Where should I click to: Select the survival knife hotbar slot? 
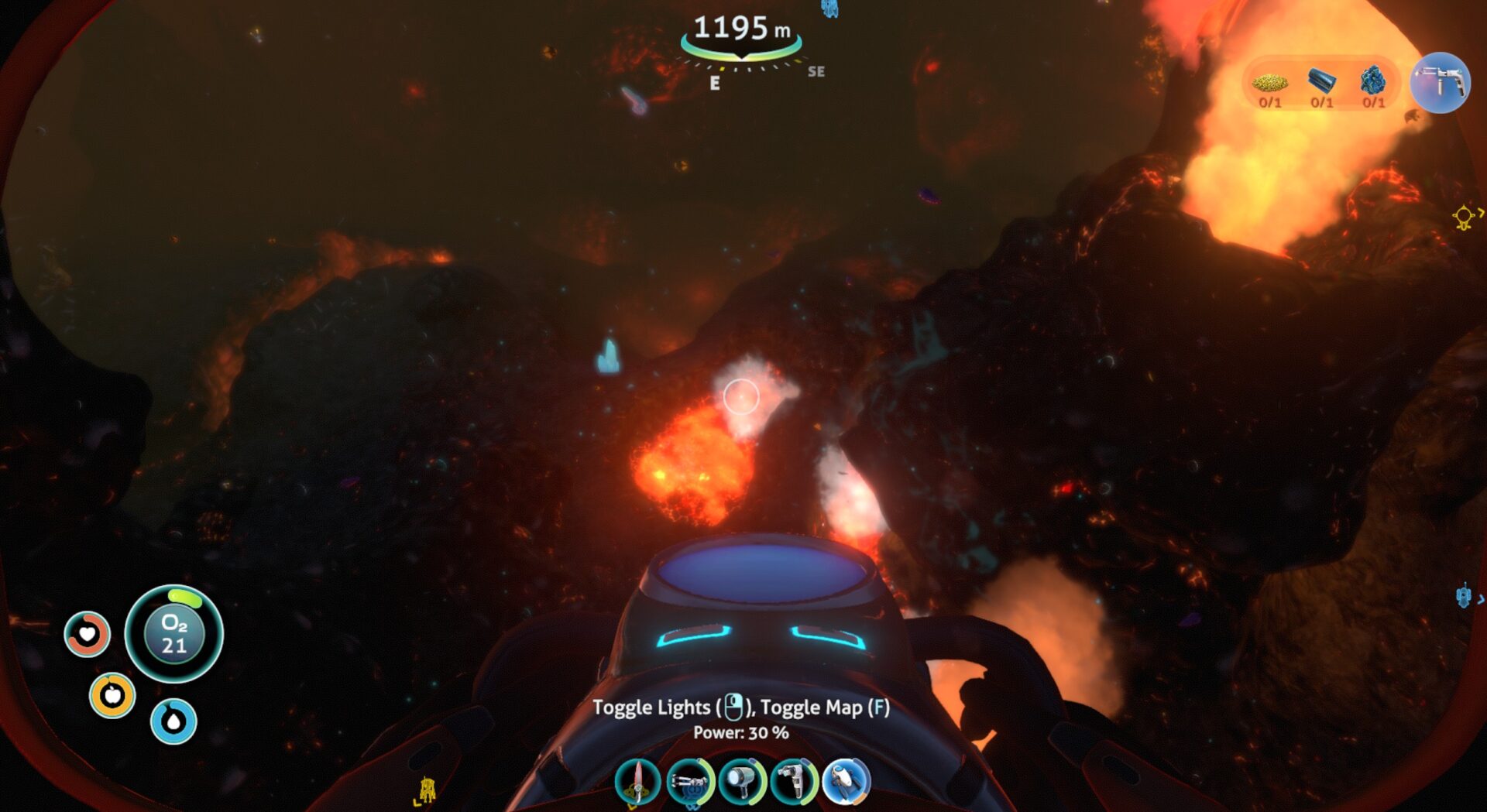637,781
